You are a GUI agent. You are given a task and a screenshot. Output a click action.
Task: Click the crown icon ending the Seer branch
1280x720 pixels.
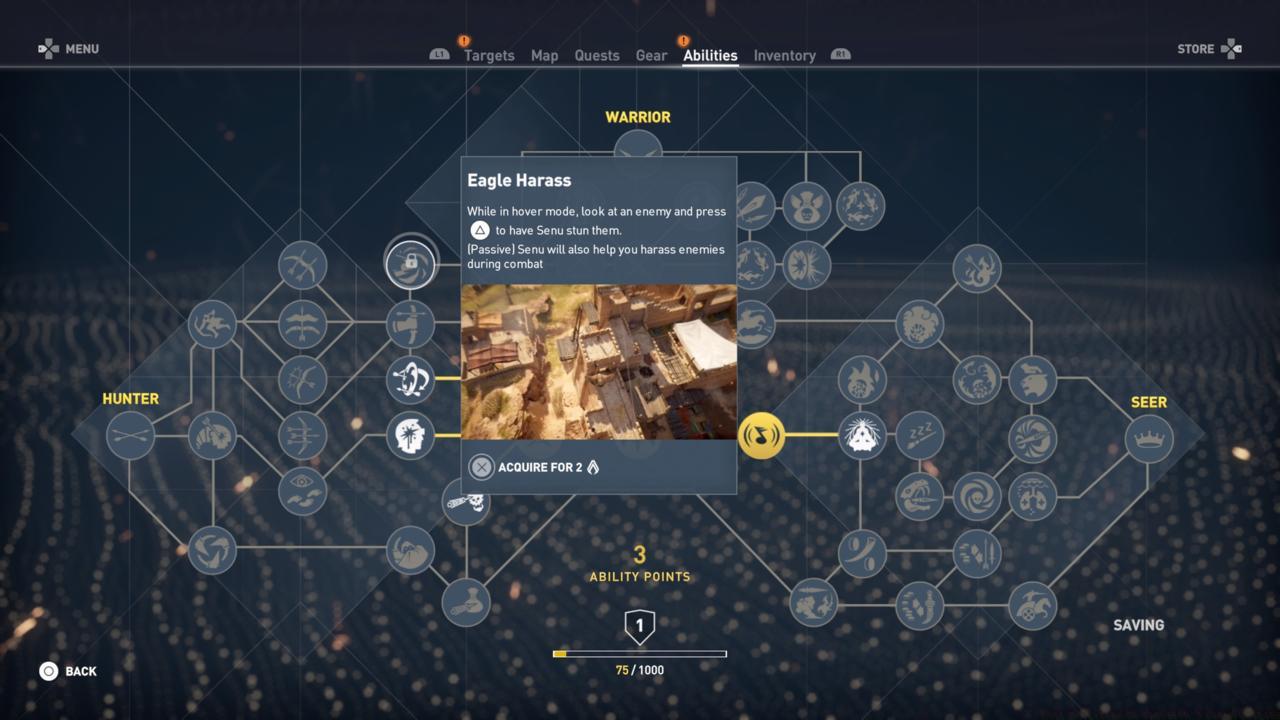tap(1148, 438)
